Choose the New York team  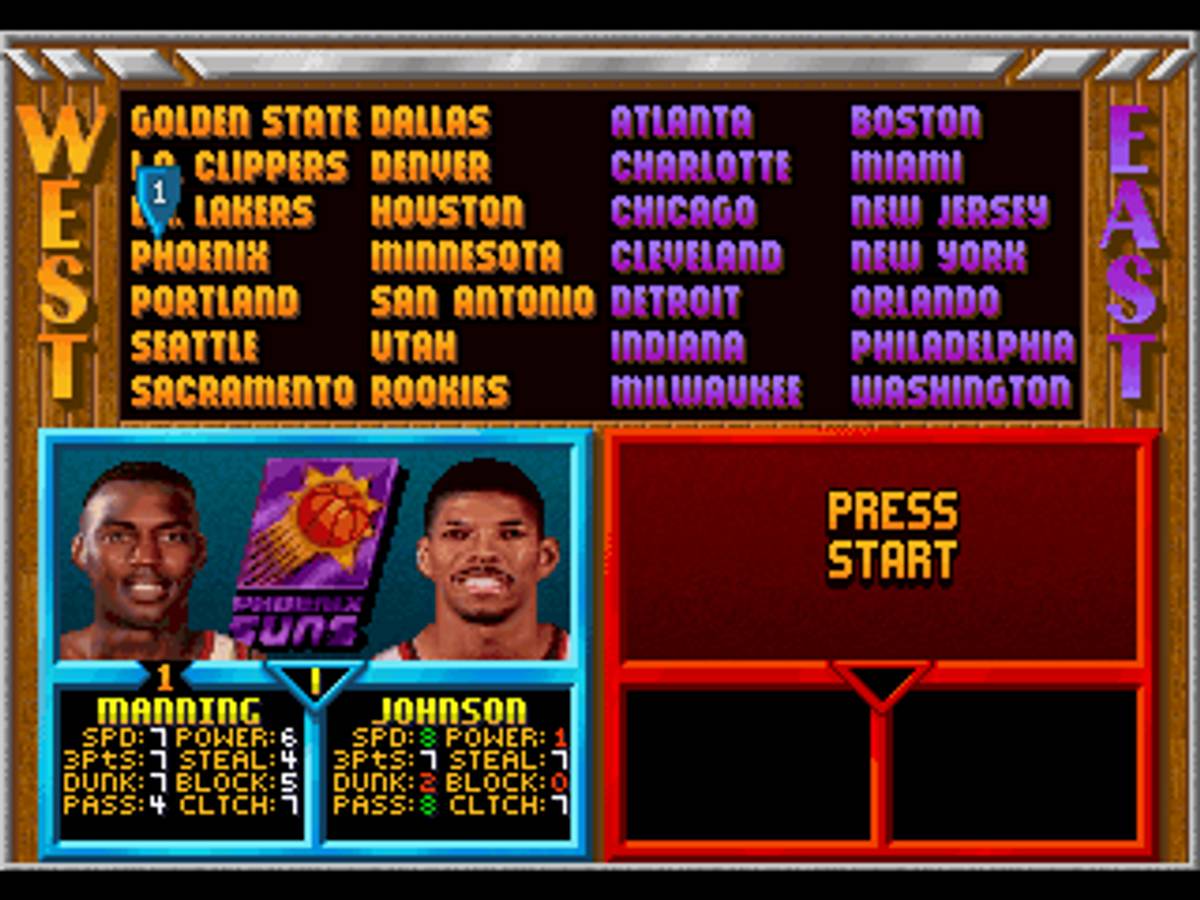tap(938, 257)
